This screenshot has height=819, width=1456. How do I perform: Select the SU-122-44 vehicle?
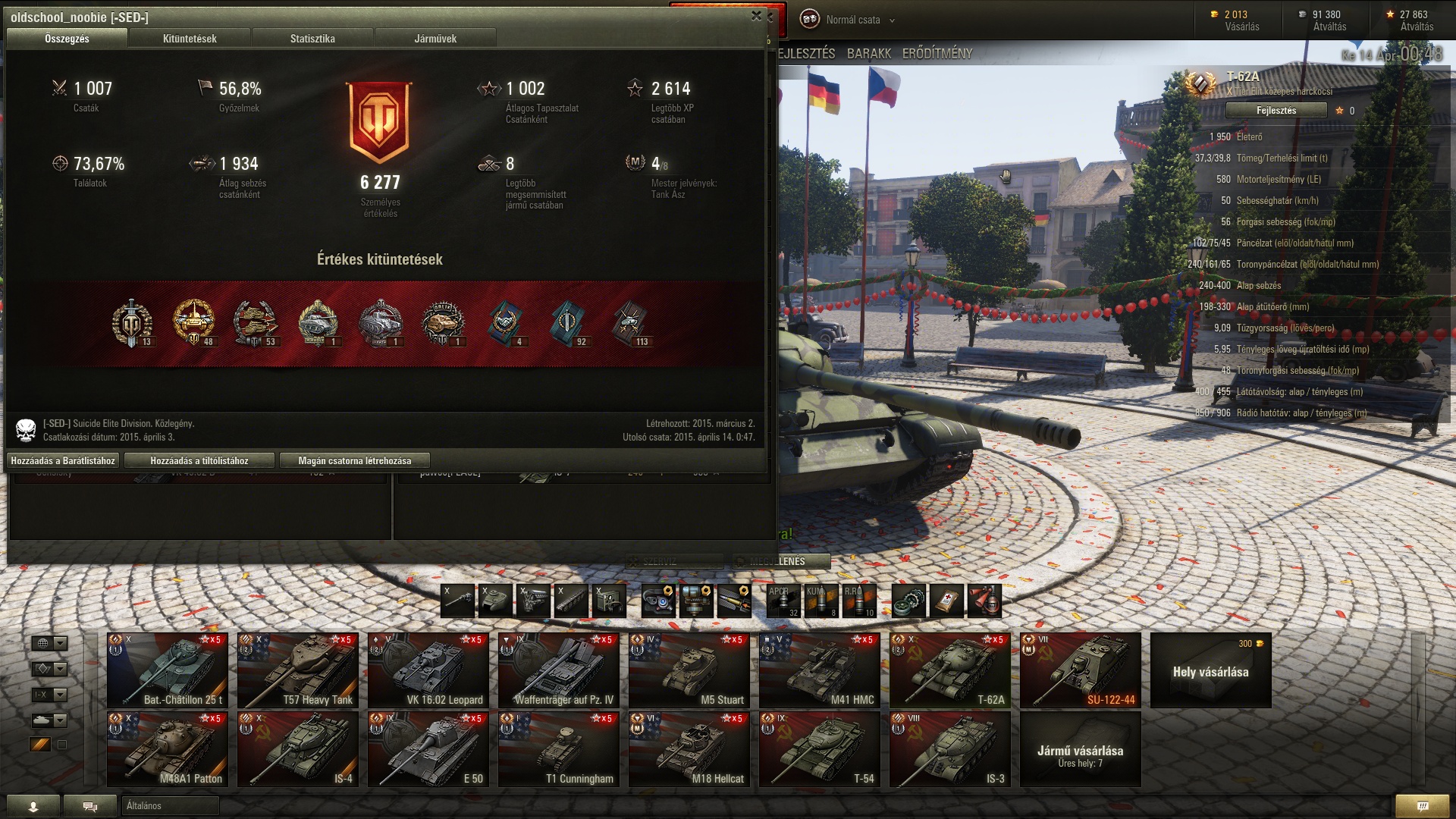point(1081,670)
